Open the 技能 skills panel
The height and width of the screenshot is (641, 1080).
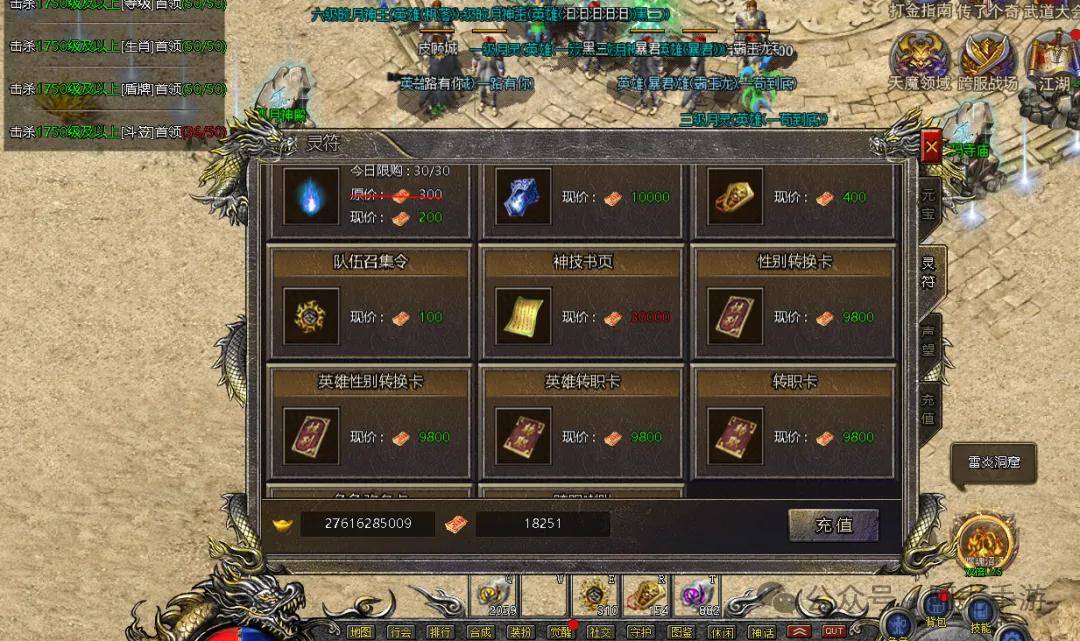(981, 612)
